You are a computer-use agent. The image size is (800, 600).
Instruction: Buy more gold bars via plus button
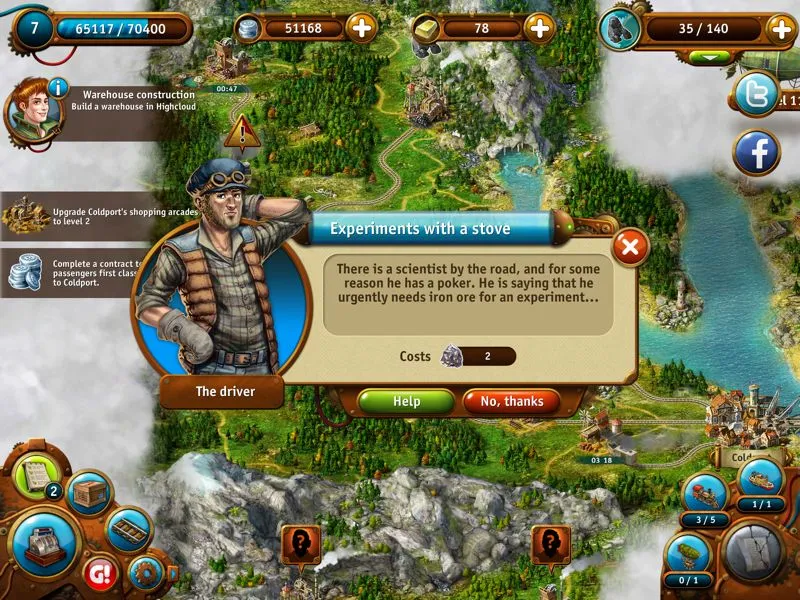(x=540, y=28)
